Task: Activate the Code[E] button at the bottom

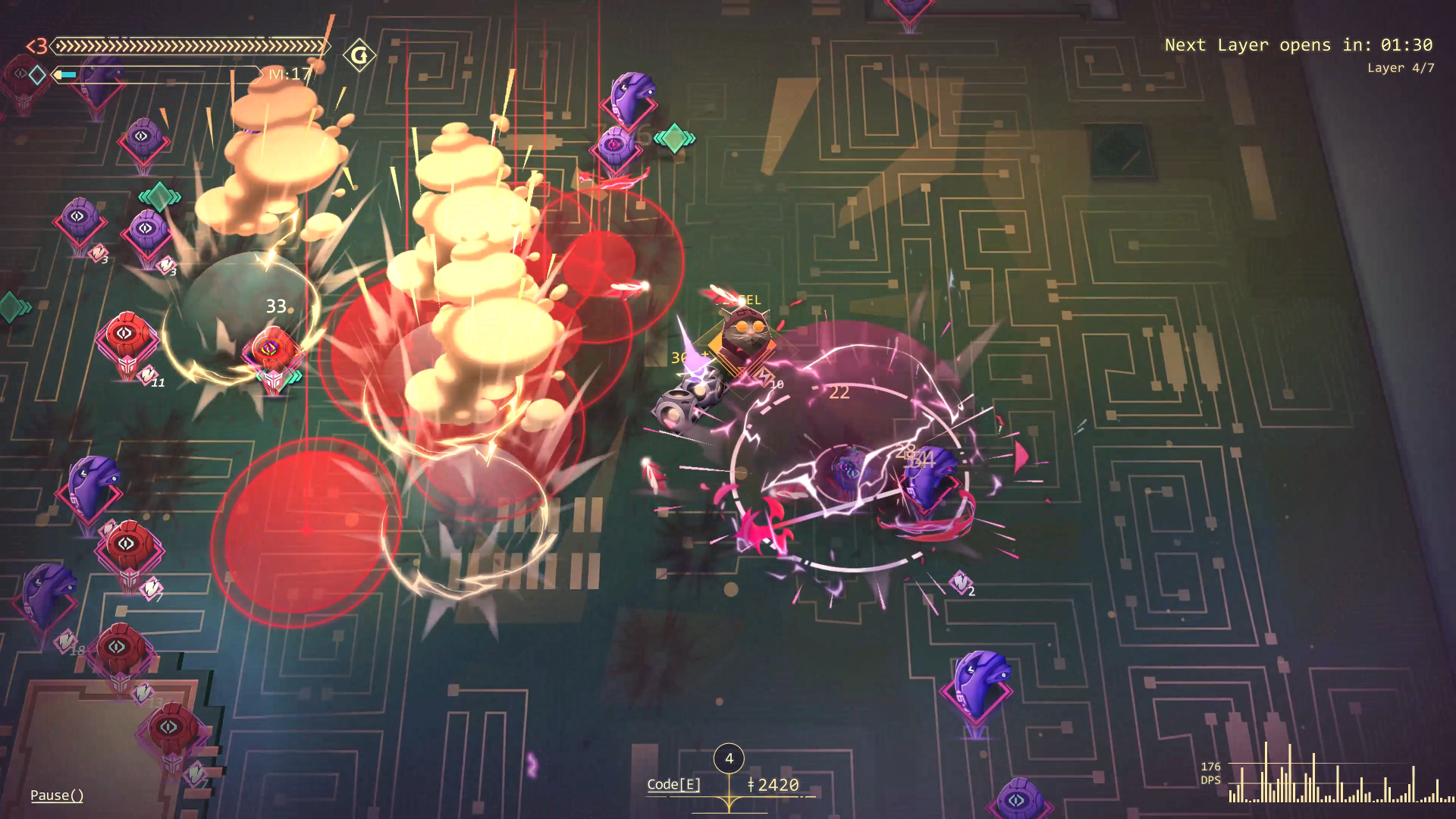Action: pos(673,786)
